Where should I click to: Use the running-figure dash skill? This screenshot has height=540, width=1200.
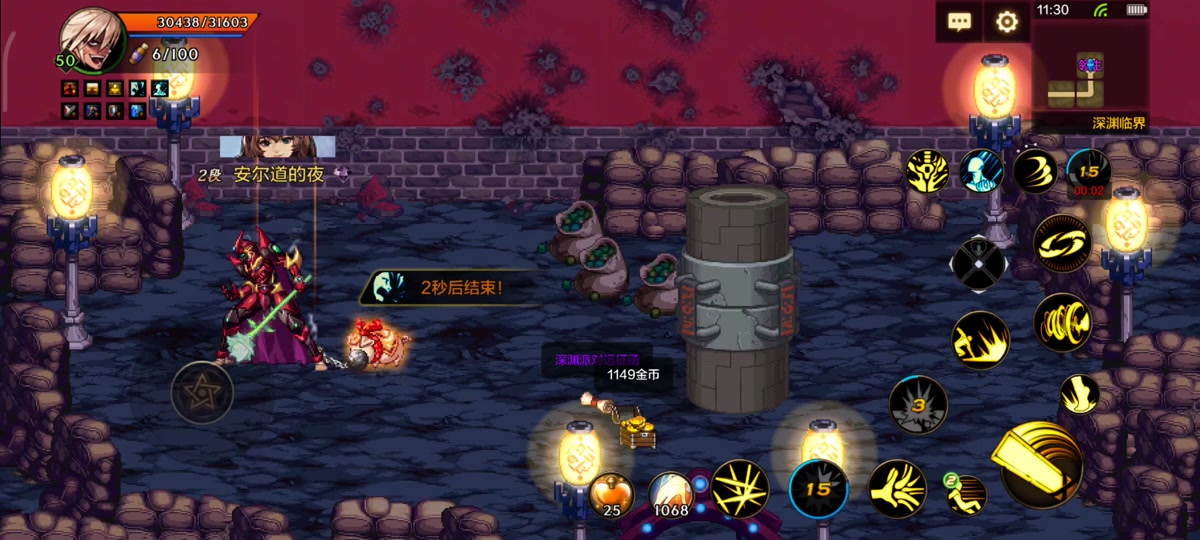(x=966, y=494)
